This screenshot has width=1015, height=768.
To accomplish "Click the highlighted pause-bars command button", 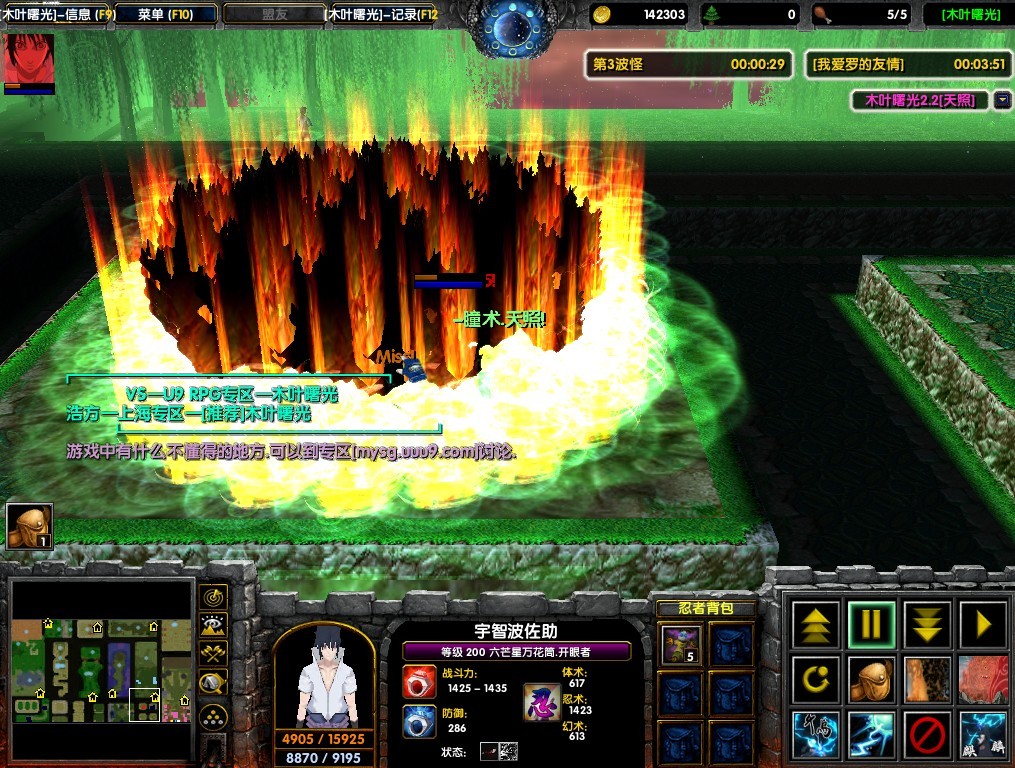I will 872,625.
